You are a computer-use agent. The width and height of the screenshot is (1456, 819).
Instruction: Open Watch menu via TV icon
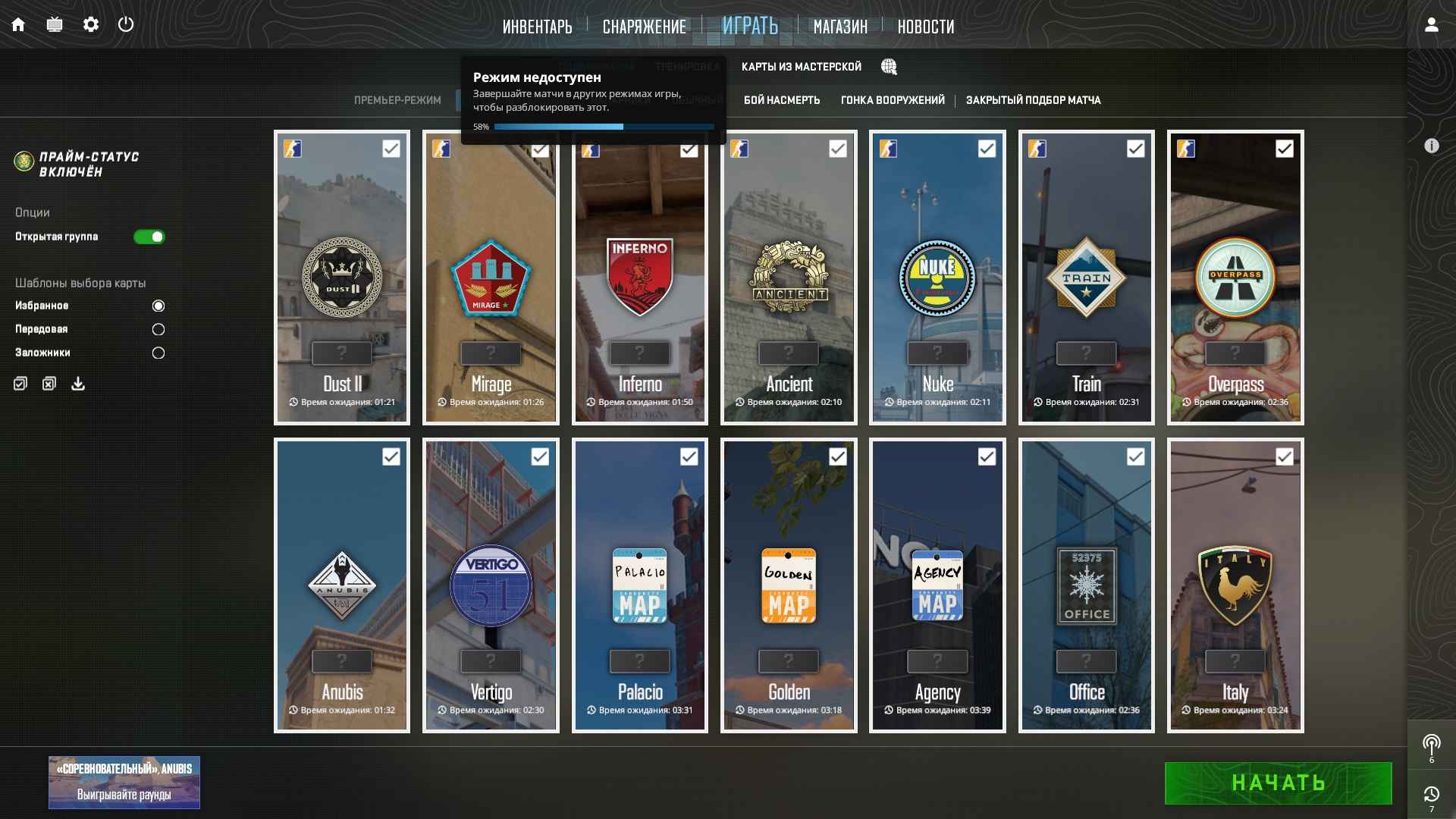point(54,24)
